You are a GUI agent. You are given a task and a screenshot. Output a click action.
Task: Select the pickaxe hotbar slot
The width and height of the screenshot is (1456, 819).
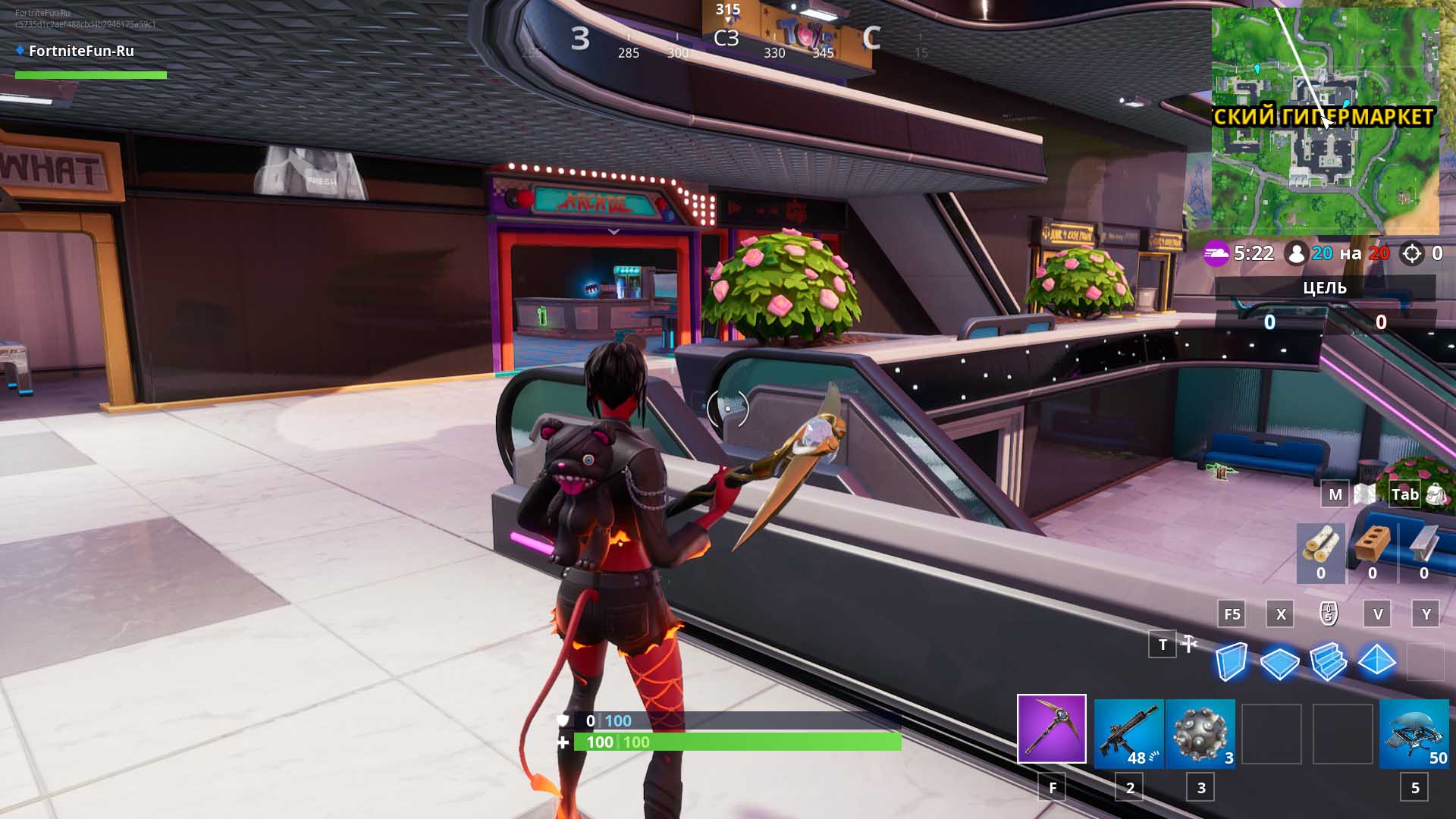(x=1051, y=728)
